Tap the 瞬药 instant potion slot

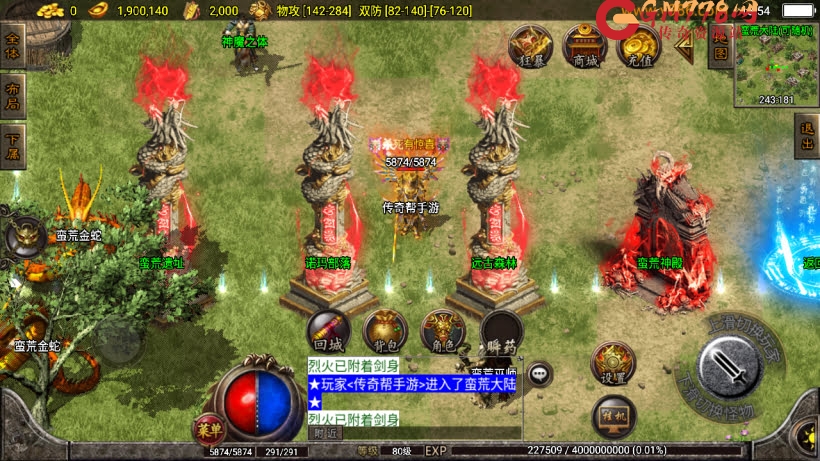pos(501,329)
